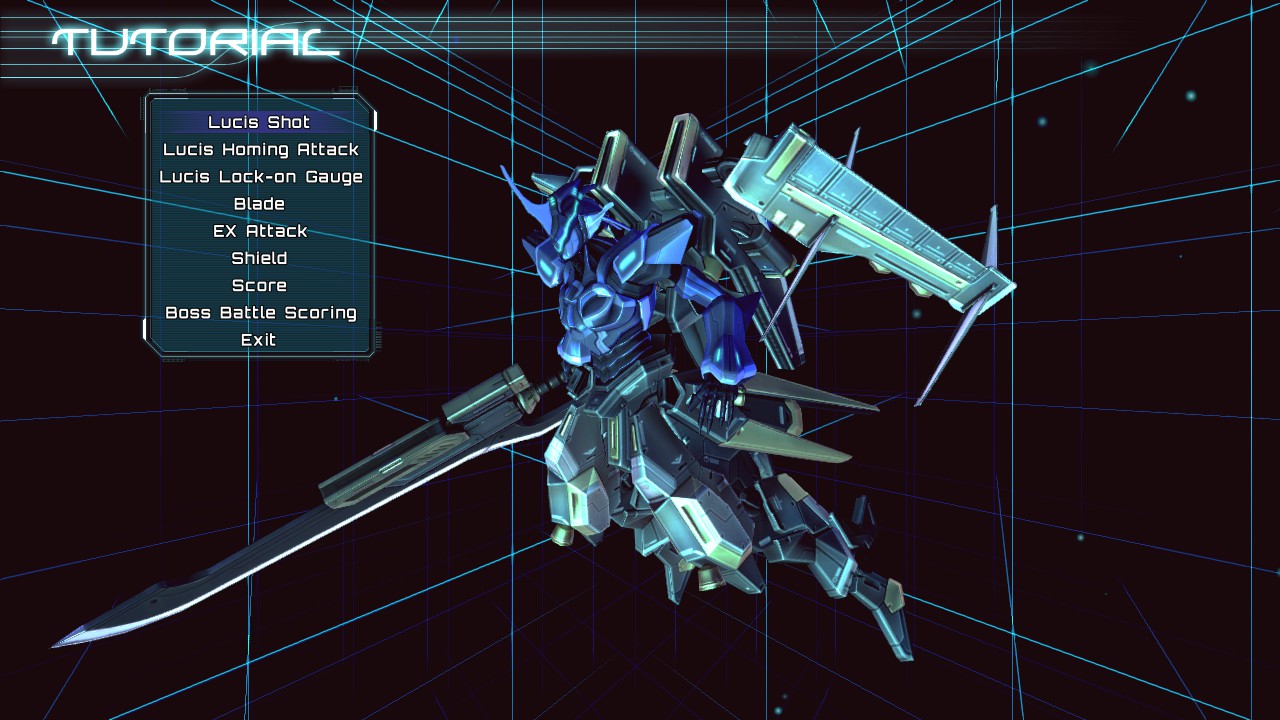Image resolution: width=1280 pixels, height=720 pixels.
Task: Select Lucis Lock-on Gauge from the list
Action: [x=260, y=176]
